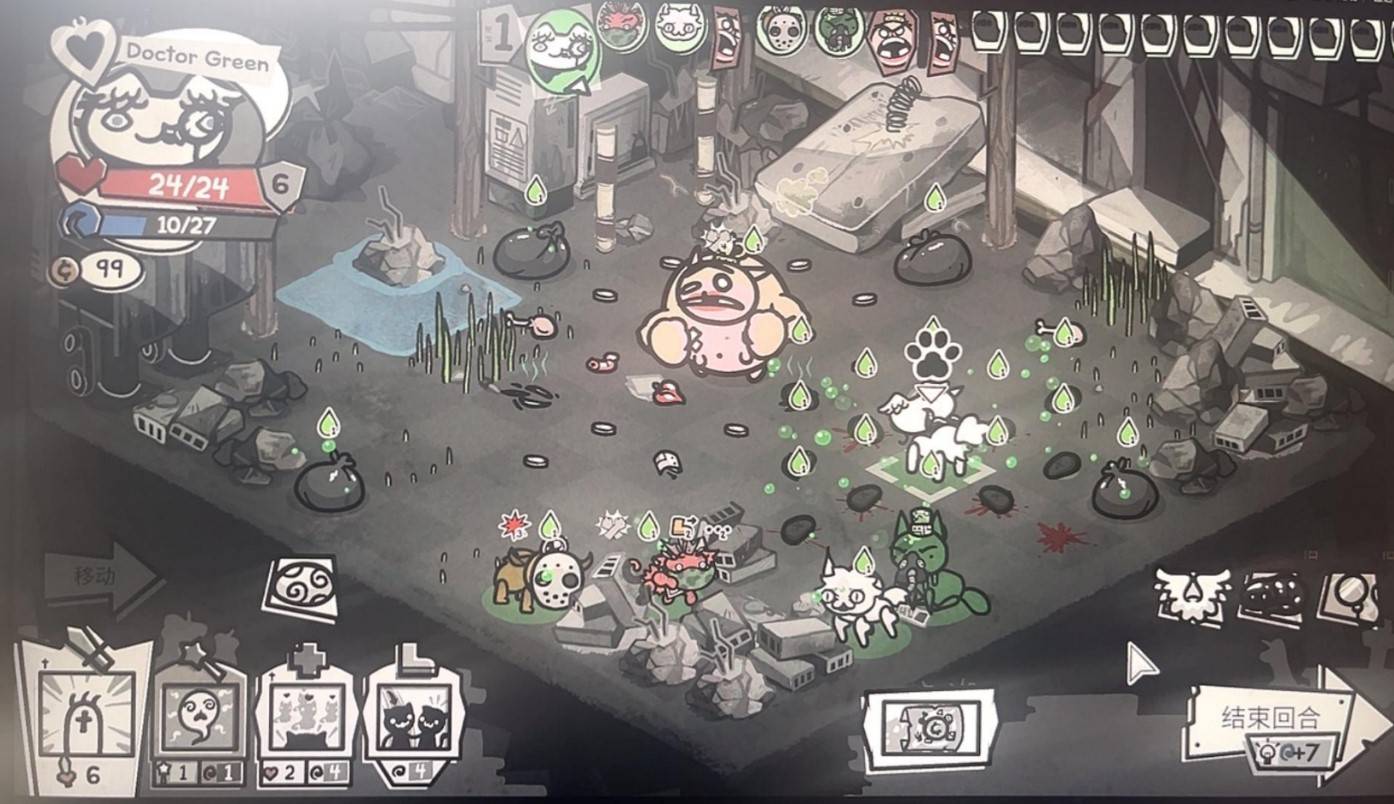1394x804 pixels.
Task: Select the red crab turn order portrait
Action: pos(622,25)
